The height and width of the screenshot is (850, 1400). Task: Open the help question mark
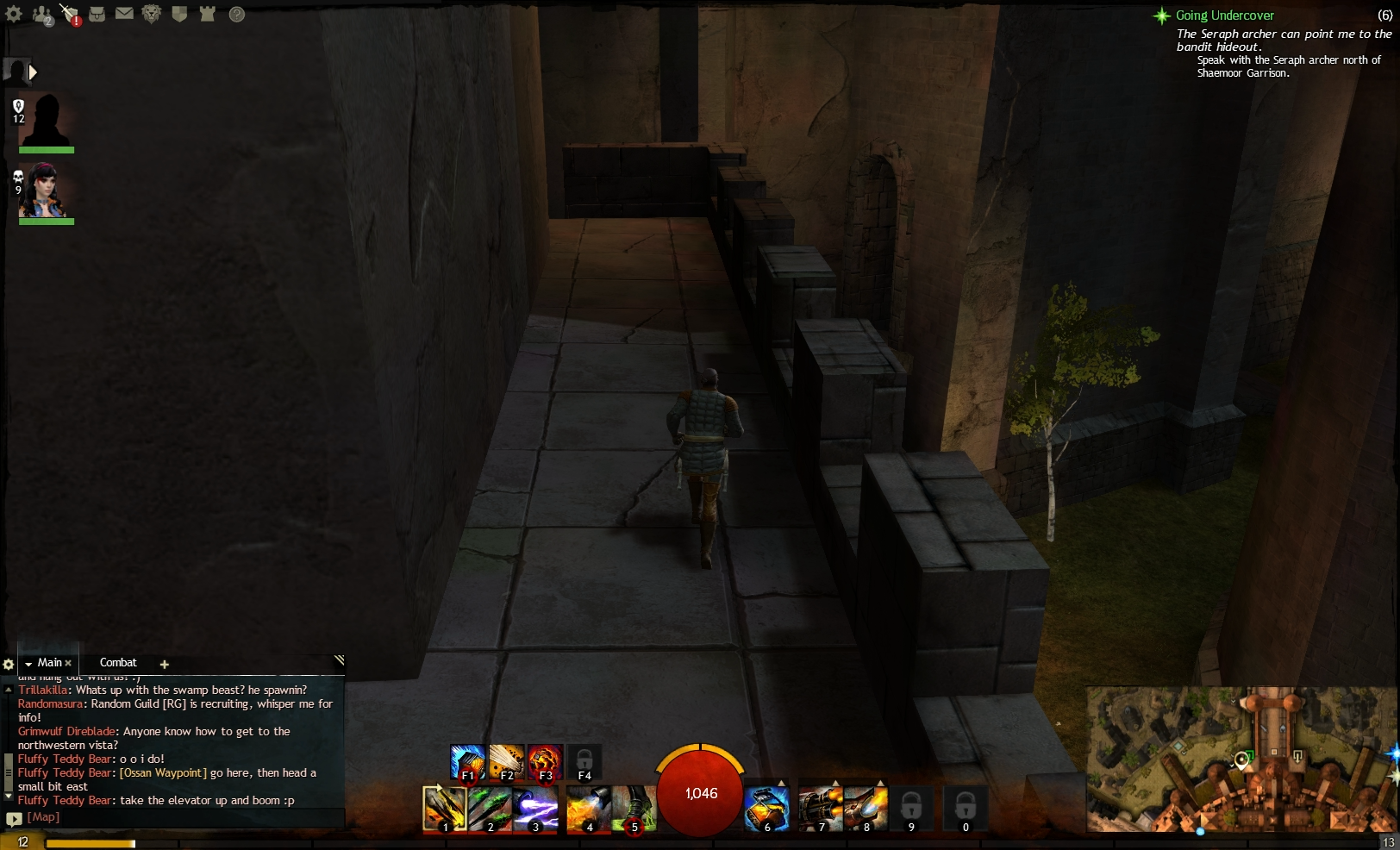[x=236, y=15]
